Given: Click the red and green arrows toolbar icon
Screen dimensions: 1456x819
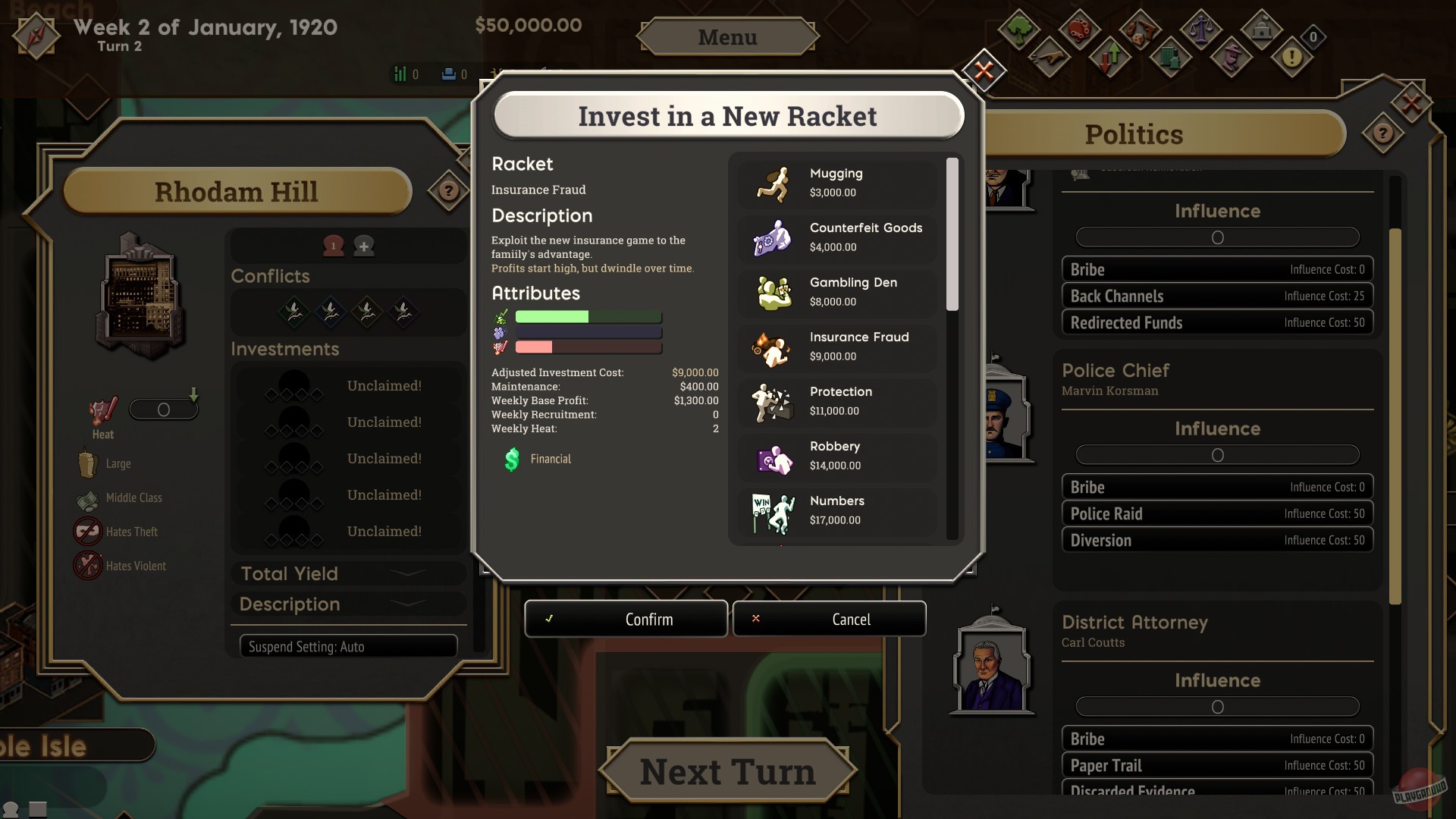Looking at the screenshot, I should (1111, 56).
